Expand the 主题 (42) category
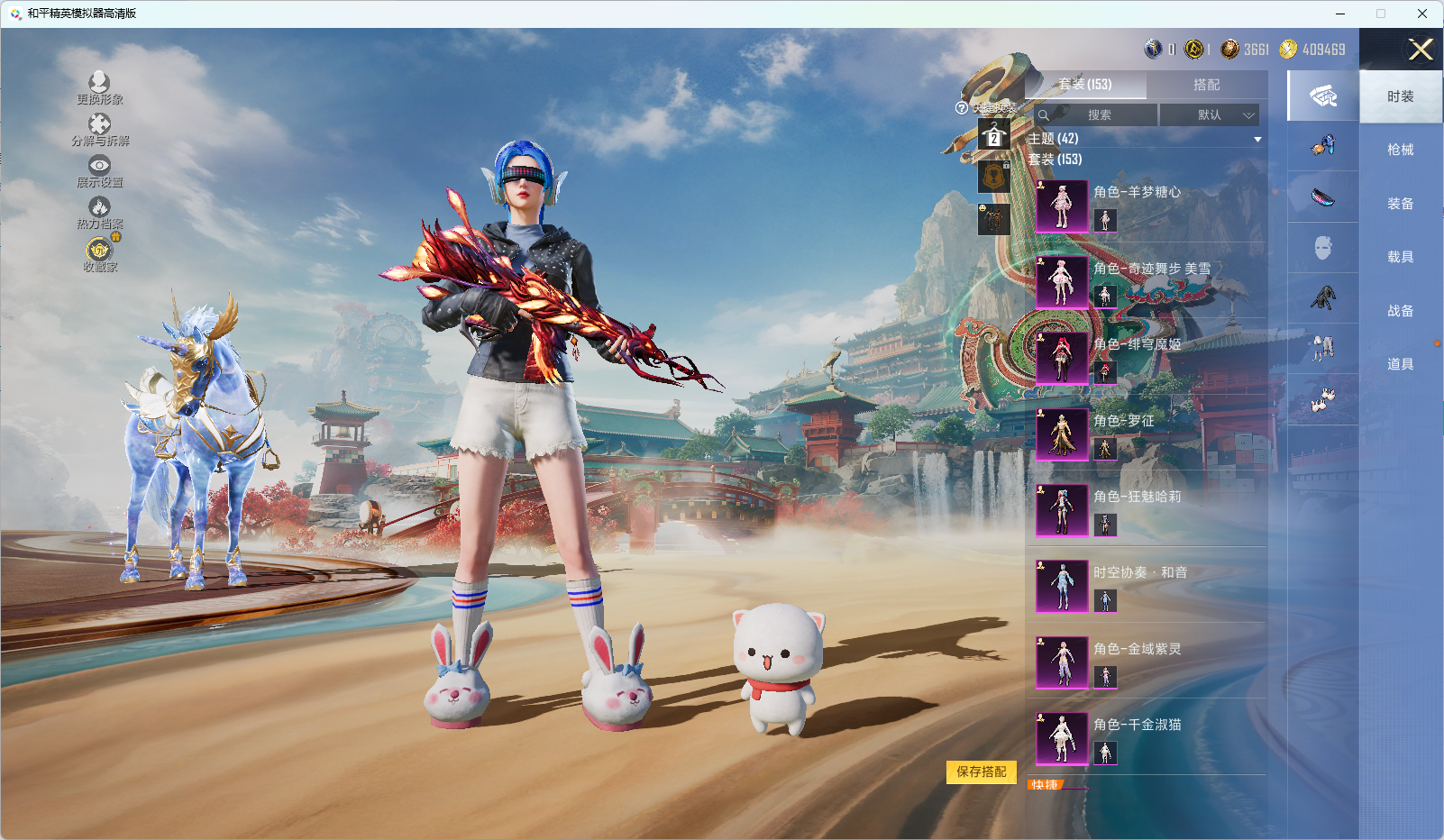This screenshot has width=1444, height=840. pos(1145,139)
